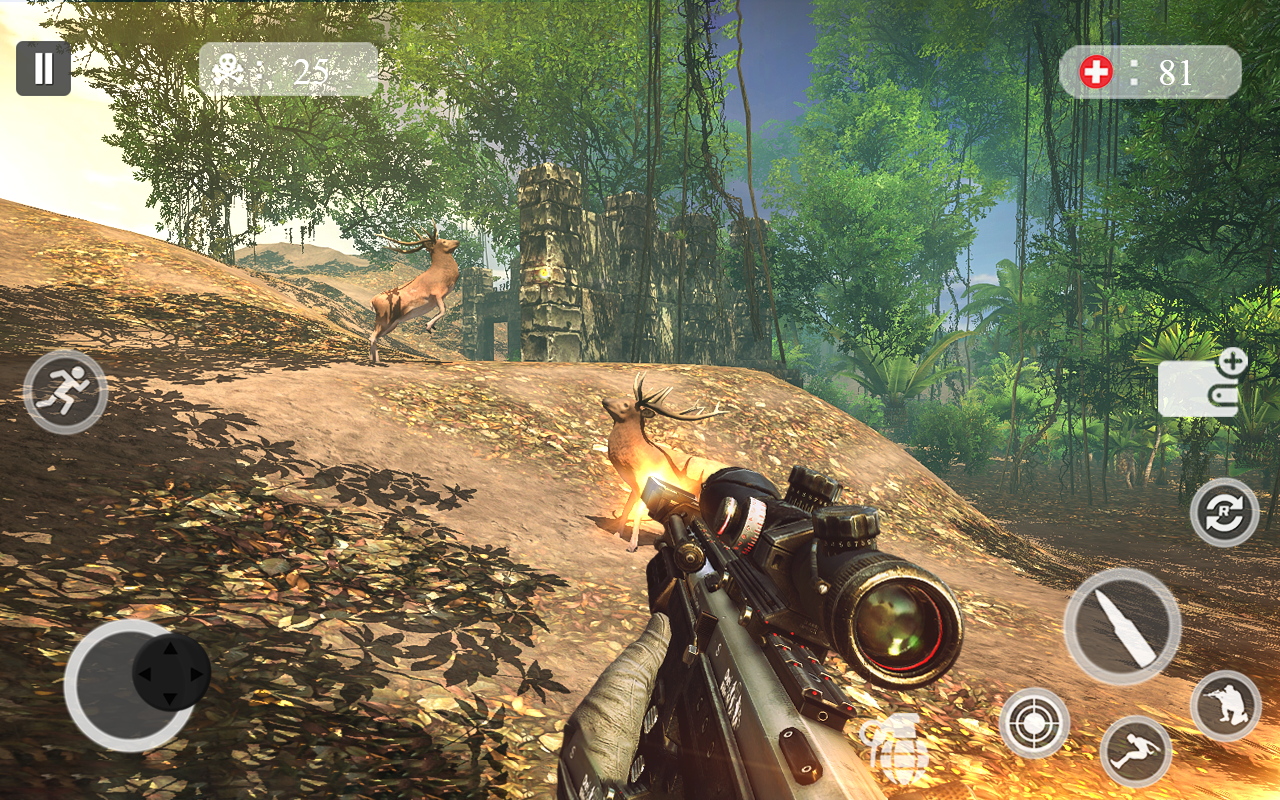Fire the weapon with the bullet button

[1122, 626]
